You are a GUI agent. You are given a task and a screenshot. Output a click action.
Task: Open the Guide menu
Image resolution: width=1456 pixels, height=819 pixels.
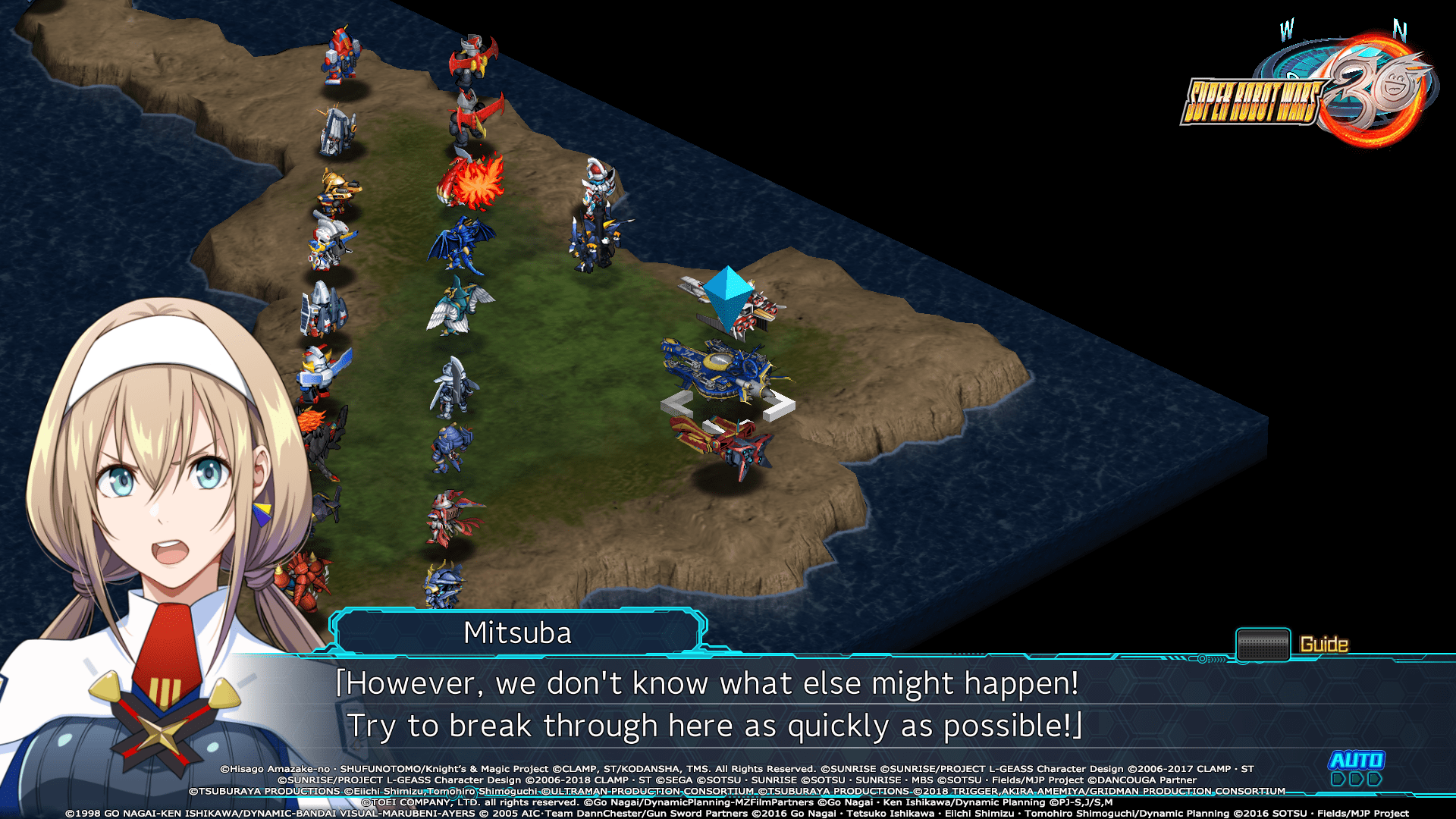coord(1324,643)
